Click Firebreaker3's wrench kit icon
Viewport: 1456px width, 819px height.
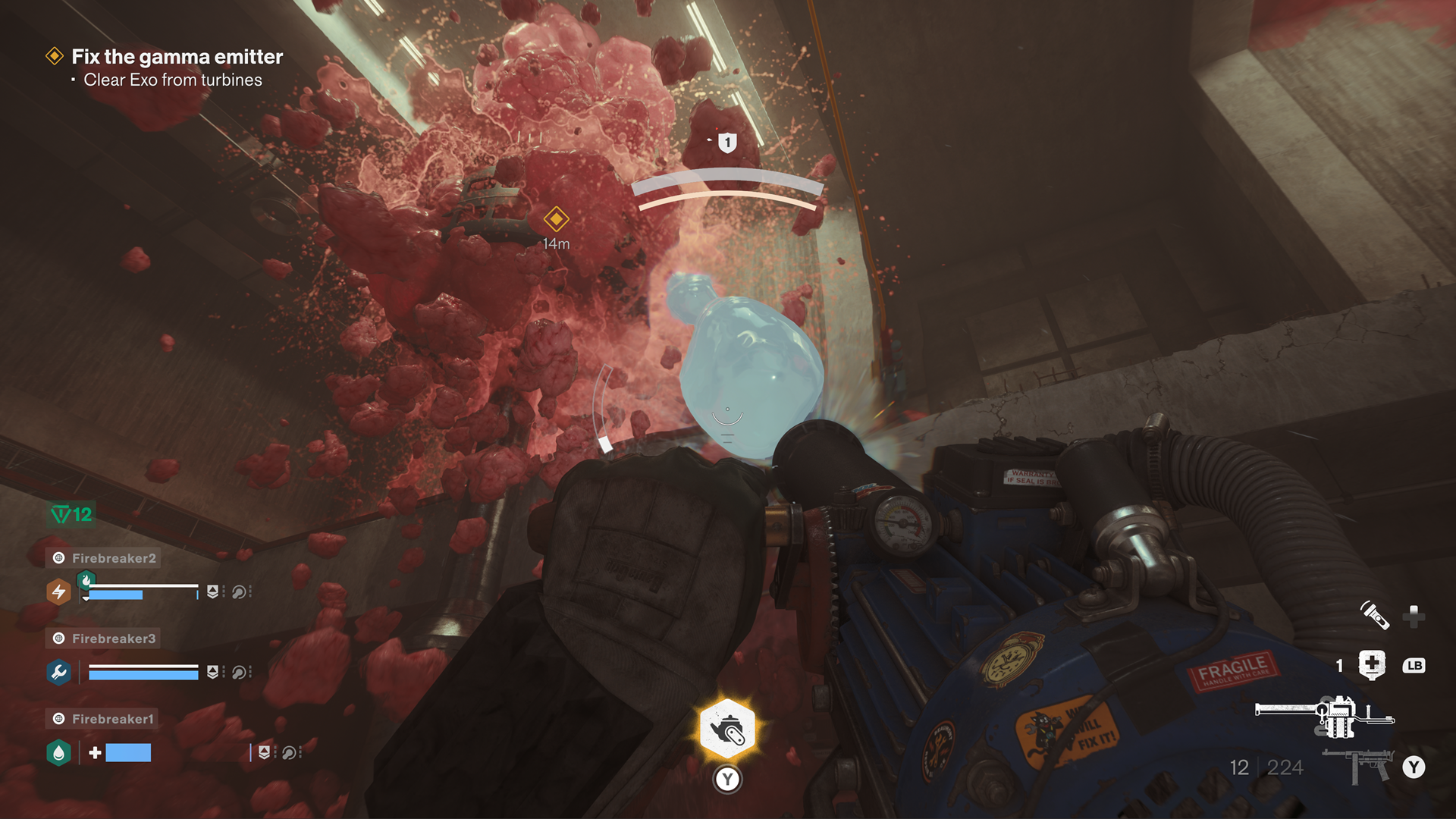click(58, 672)
